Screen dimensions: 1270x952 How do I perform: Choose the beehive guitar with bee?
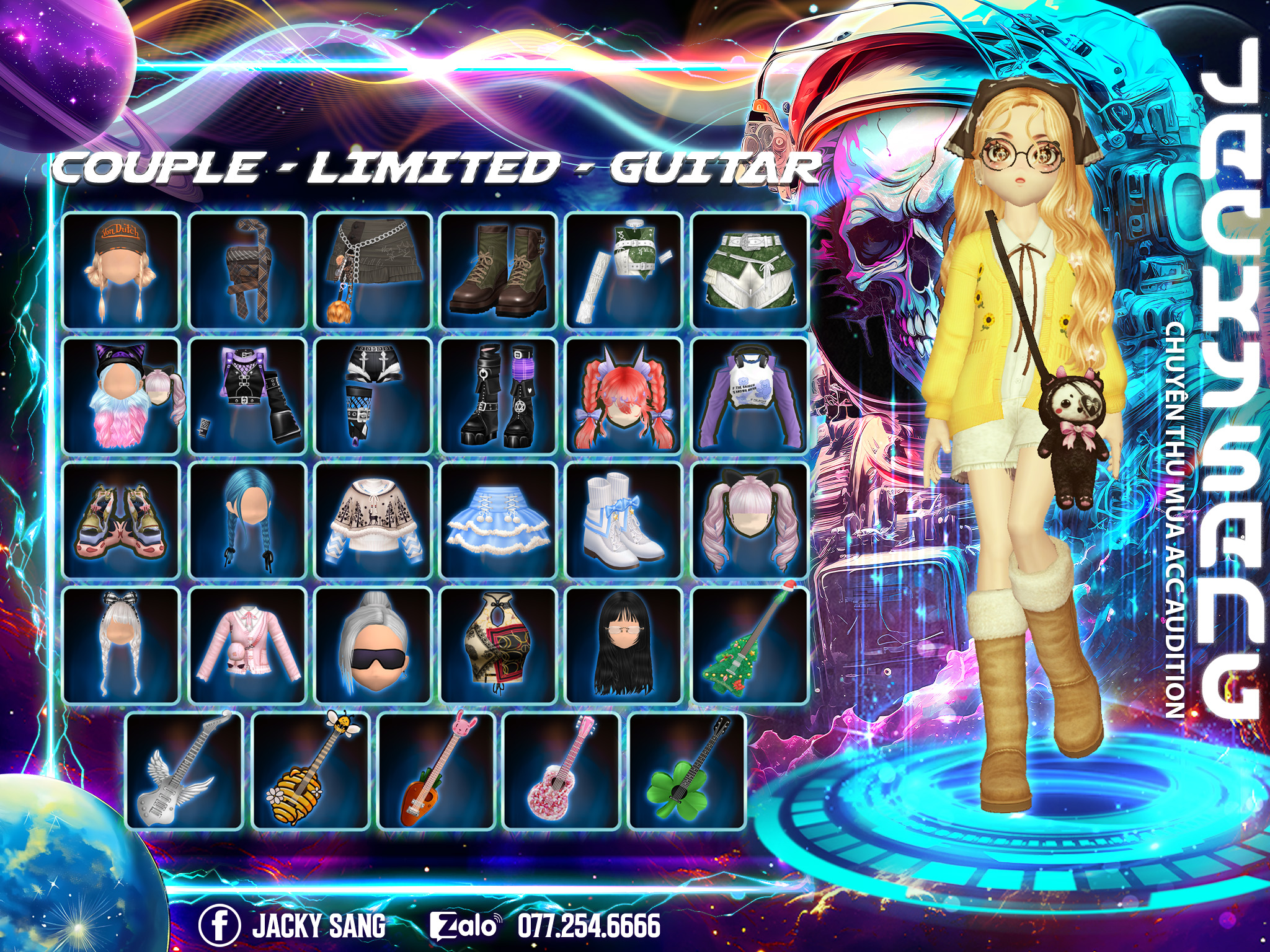point(310,771)
